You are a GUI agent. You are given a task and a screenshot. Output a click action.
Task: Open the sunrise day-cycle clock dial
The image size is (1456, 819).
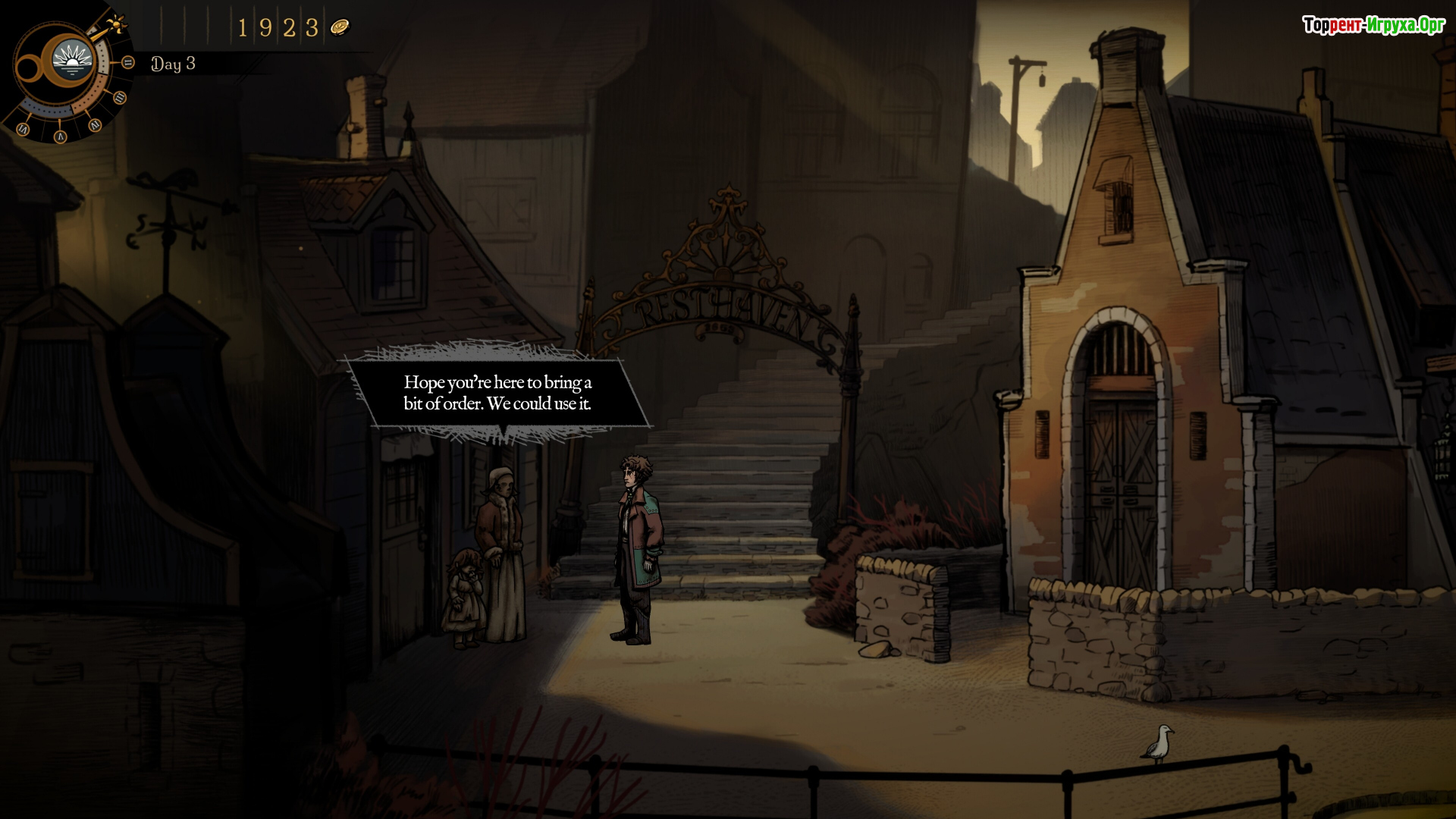pos(73,60)
